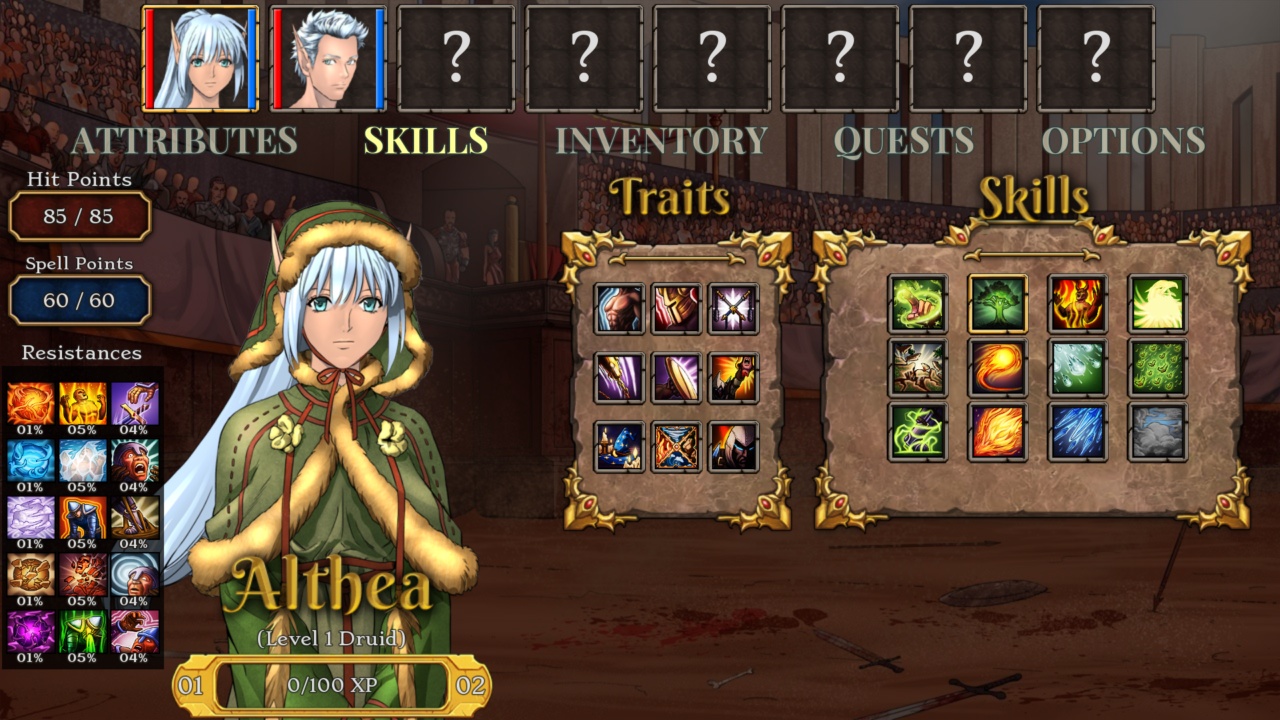Viewport: 1280px width, 720px height.
Task: Select the shield block trait icon
Action: tap(678, 378)
